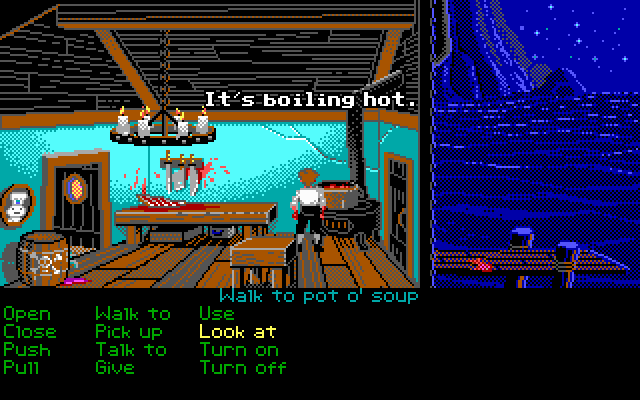
Task: Activate the Turn off verb
Action: point(243,368)
